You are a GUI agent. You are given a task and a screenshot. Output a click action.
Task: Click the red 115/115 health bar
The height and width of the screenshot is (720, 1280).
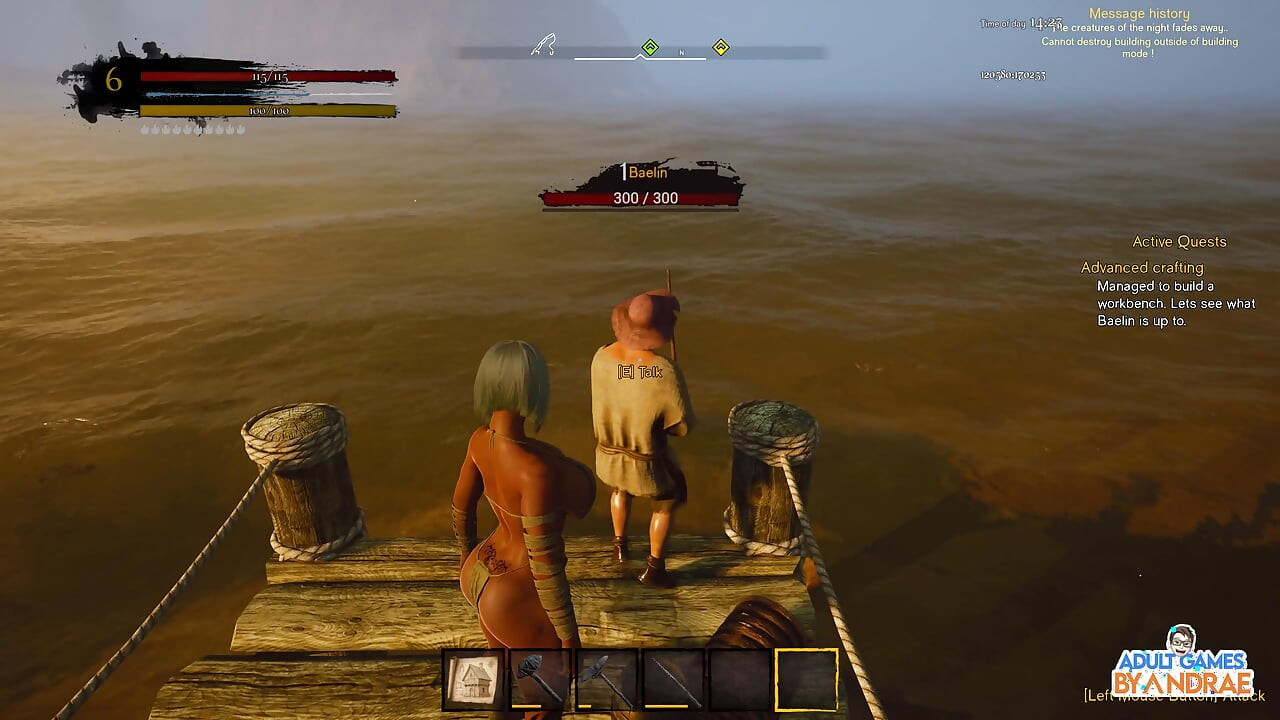coord(270,75)
